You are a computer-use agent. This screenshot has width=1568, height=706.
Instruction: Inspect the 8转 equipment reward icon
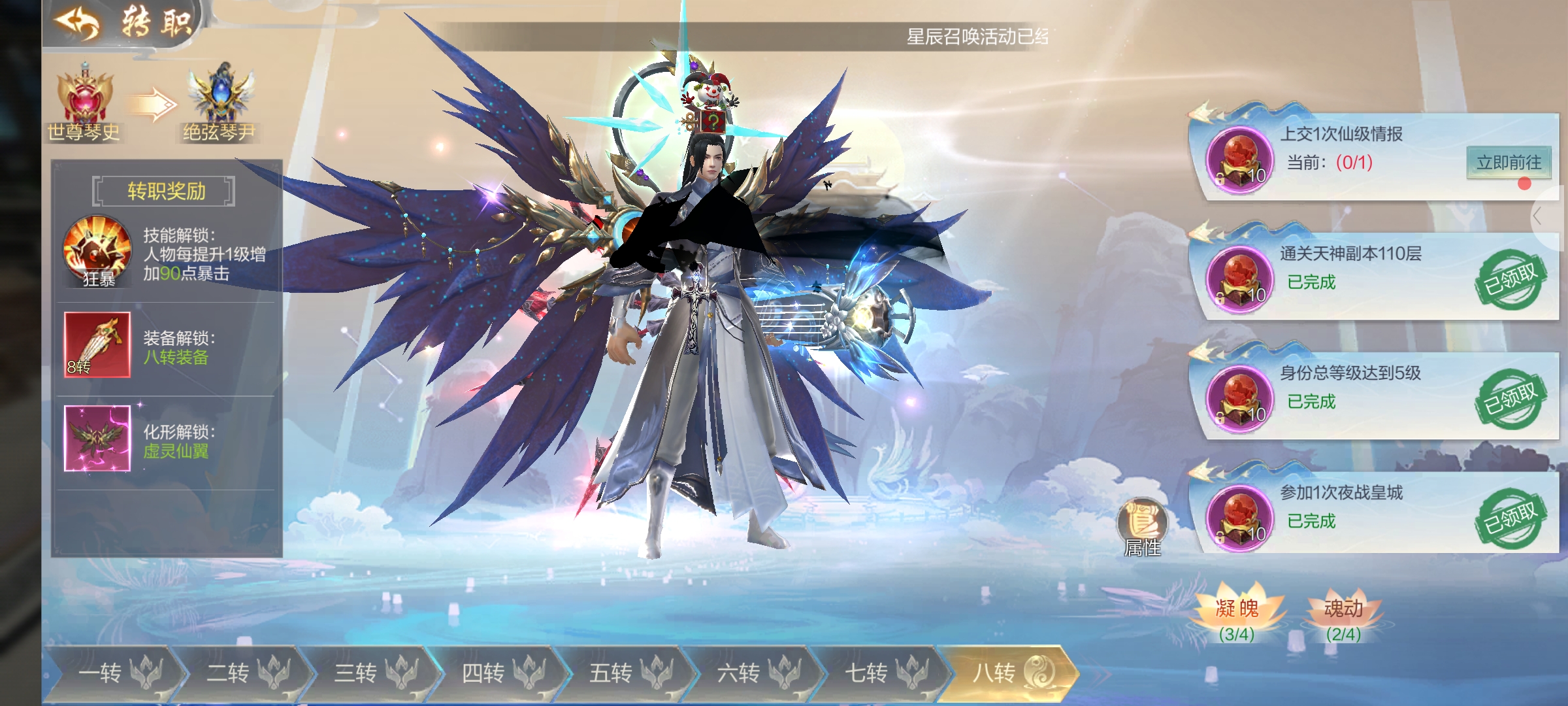pyautogui.click(x=97, y=345)
